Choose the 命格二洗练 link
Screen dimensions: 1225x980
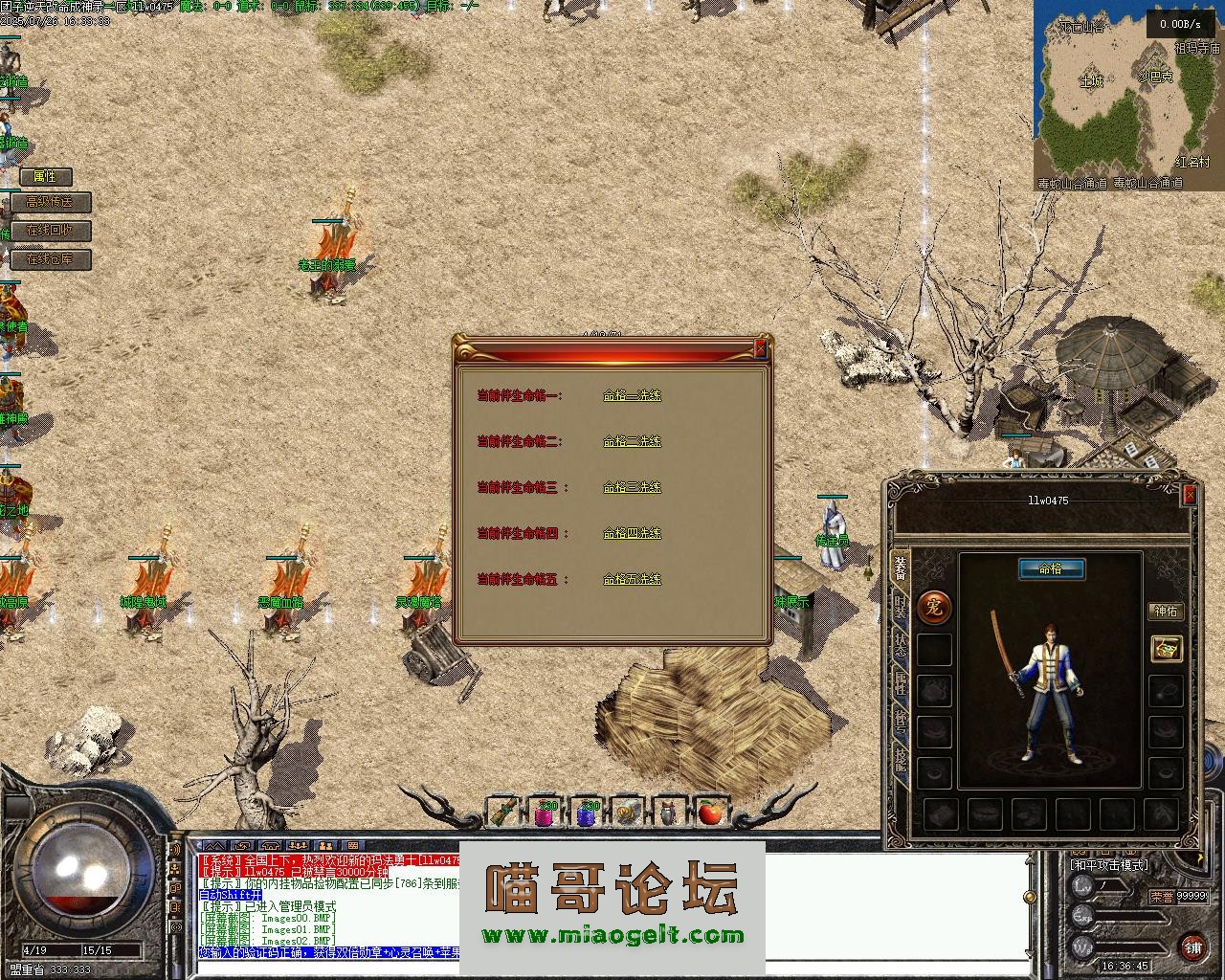[632, 441]
